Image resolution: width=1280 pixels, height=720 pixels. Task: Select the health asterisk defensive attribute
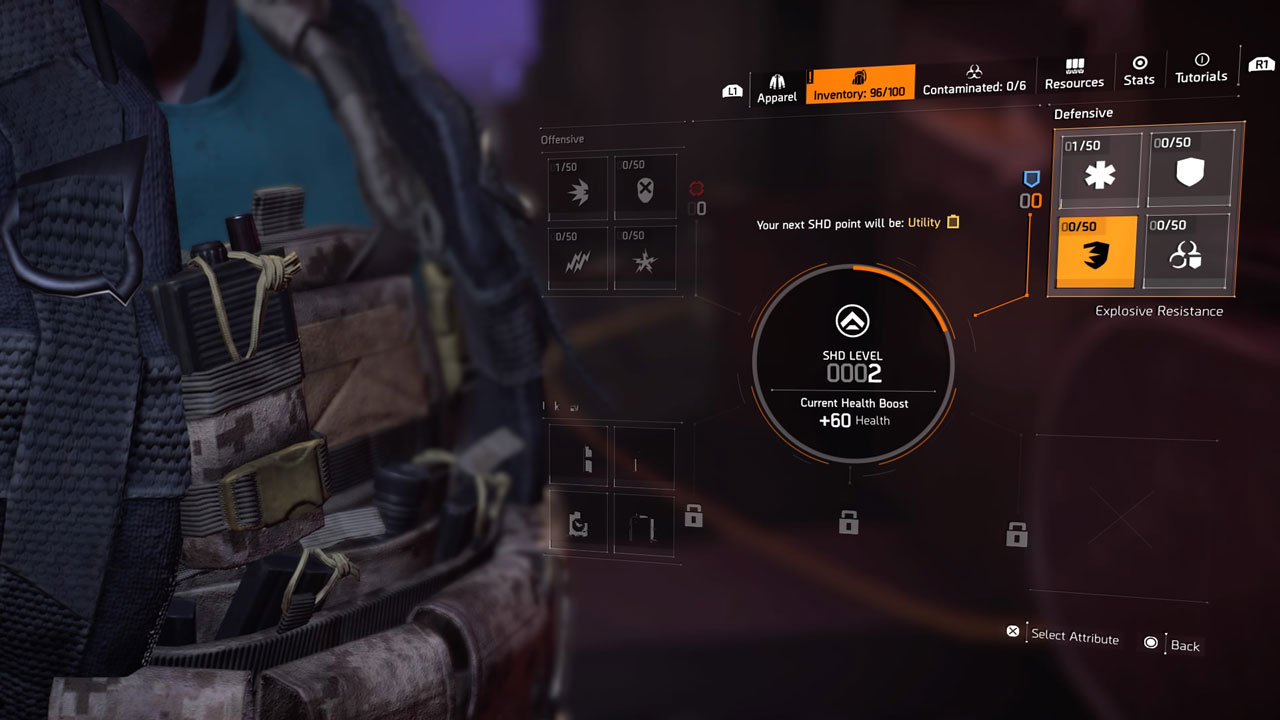(x=1099, y=171)
